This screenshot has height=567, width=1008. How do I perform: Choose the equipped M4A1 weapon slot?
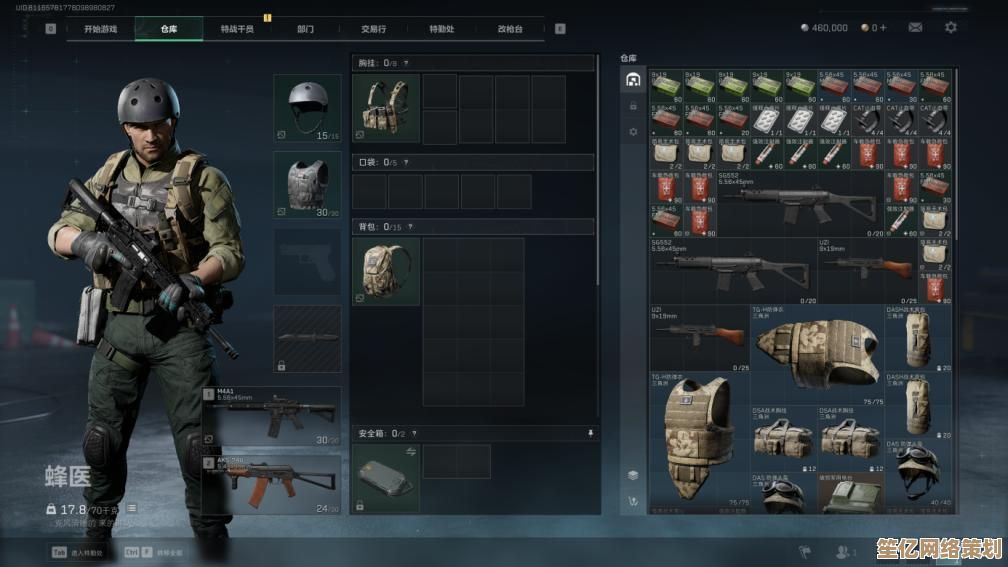coord(272,415)
